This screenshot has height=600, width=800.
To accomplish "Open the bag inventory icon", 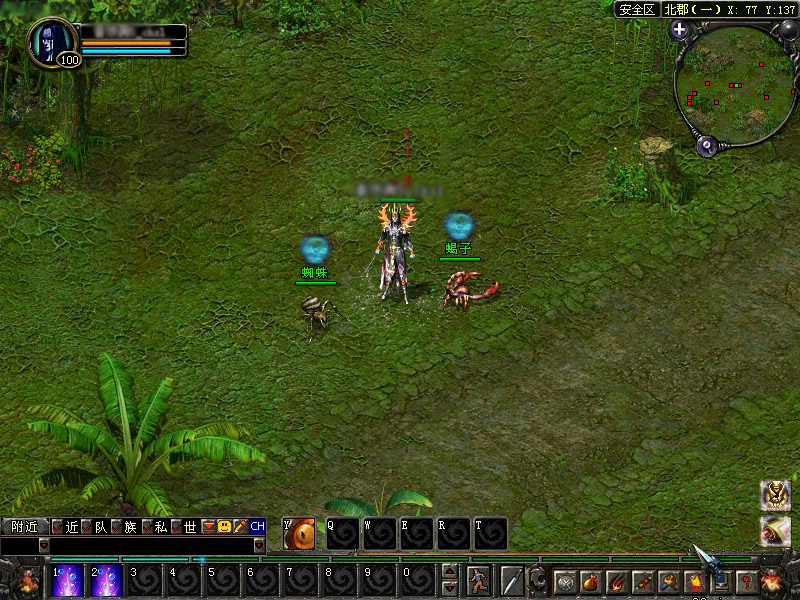I will (x=592, y=581).
